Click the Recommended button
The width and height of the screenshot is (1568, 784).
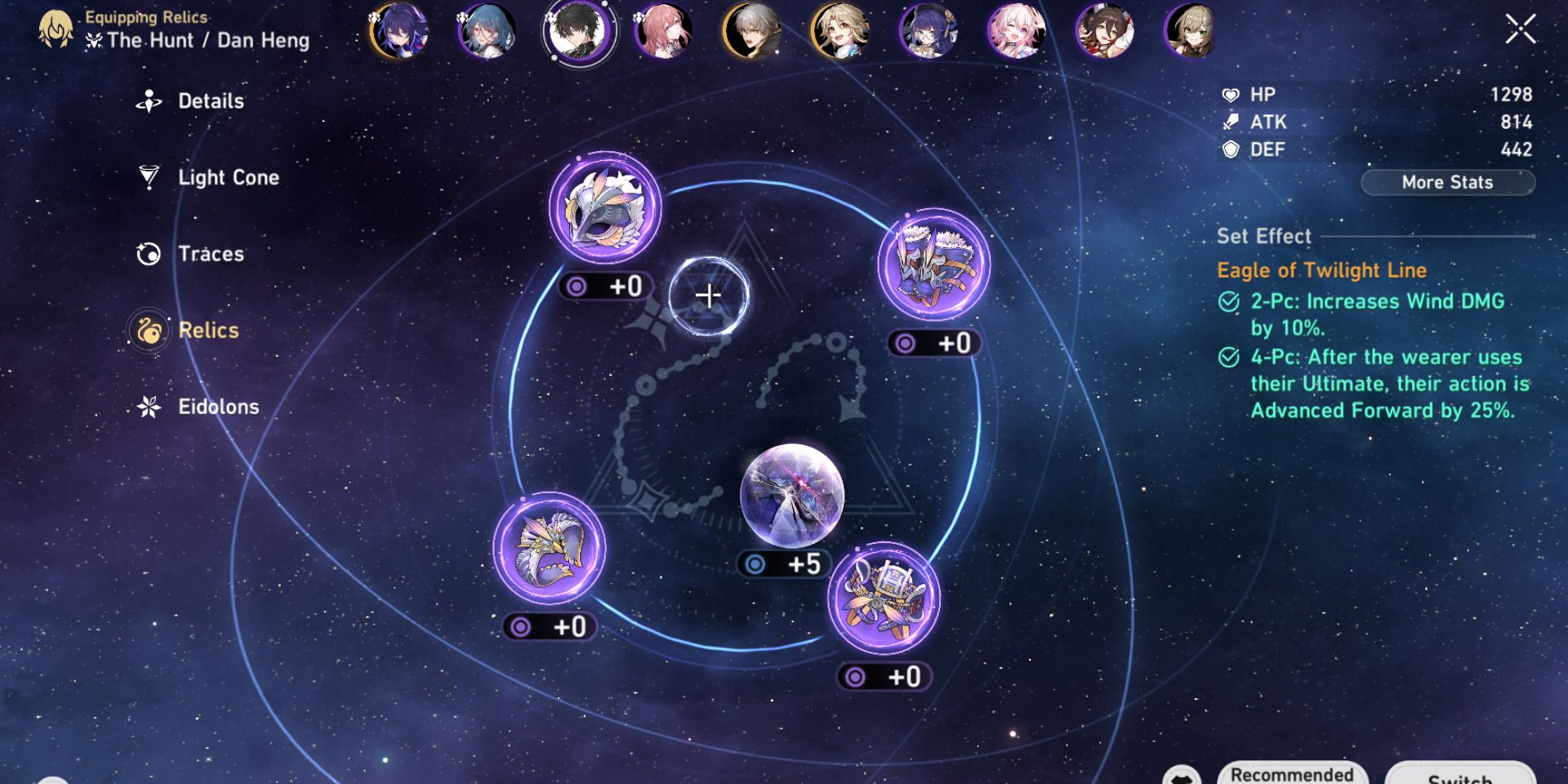(x=1291, y=773)
